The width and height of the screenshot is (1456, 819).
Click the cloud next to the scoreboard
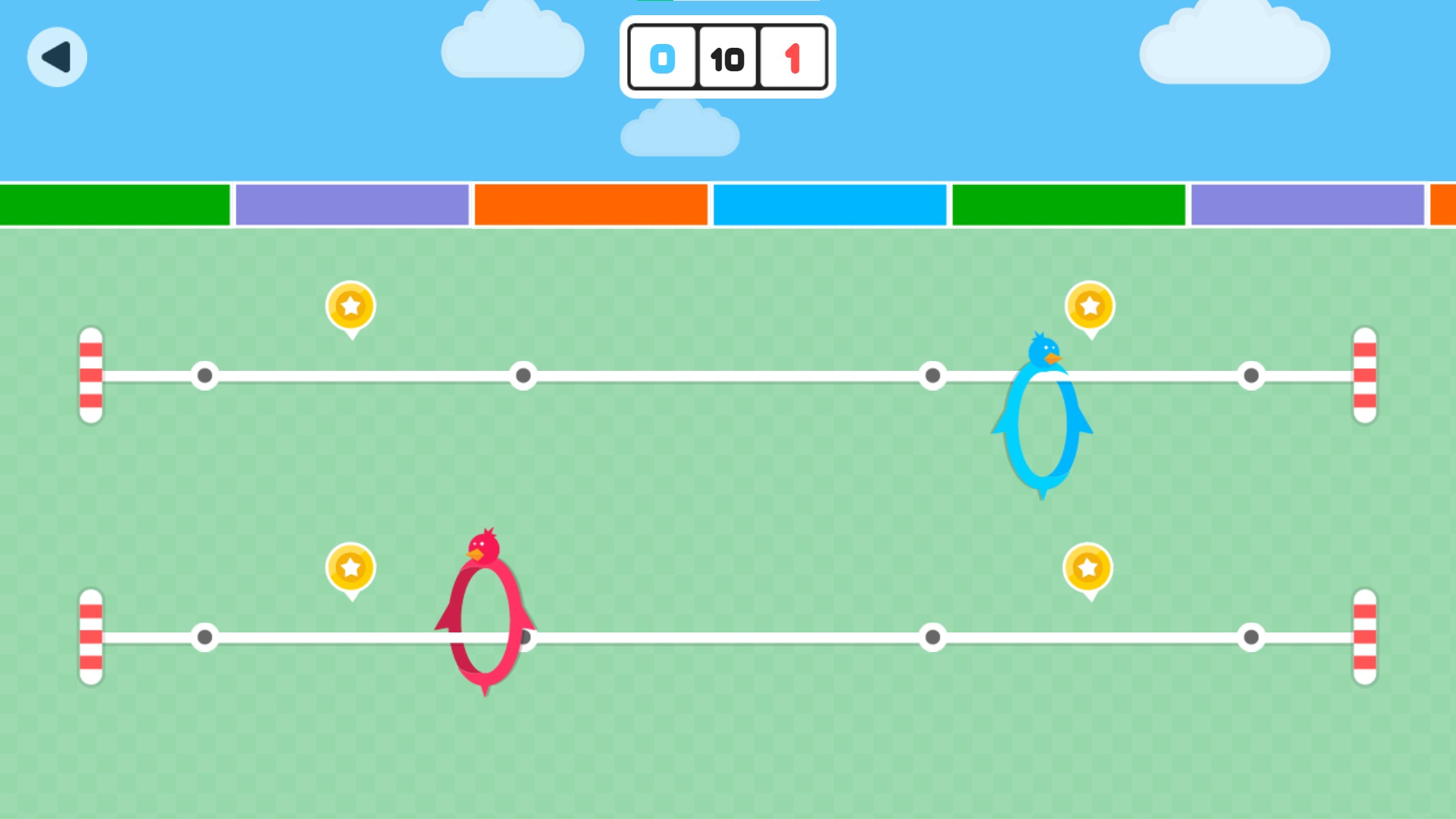[513, 45]
